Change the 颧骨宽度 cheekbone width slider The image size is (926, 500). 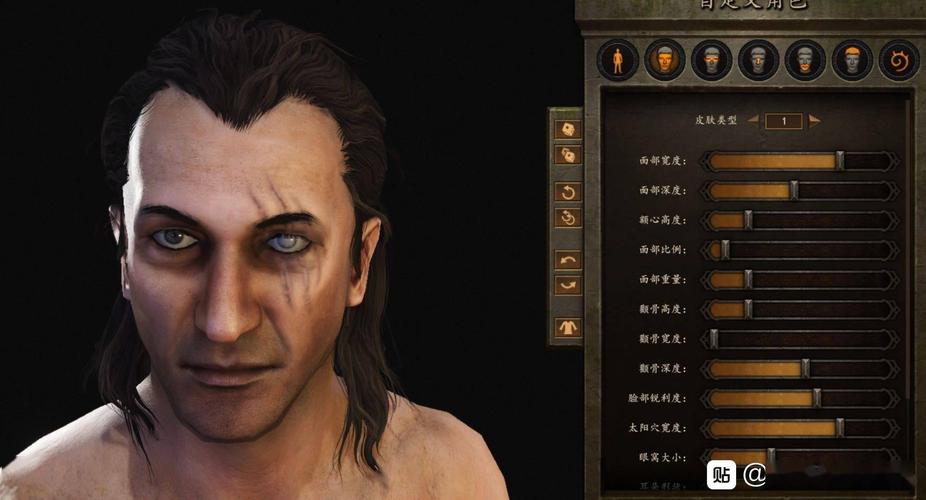800,339
